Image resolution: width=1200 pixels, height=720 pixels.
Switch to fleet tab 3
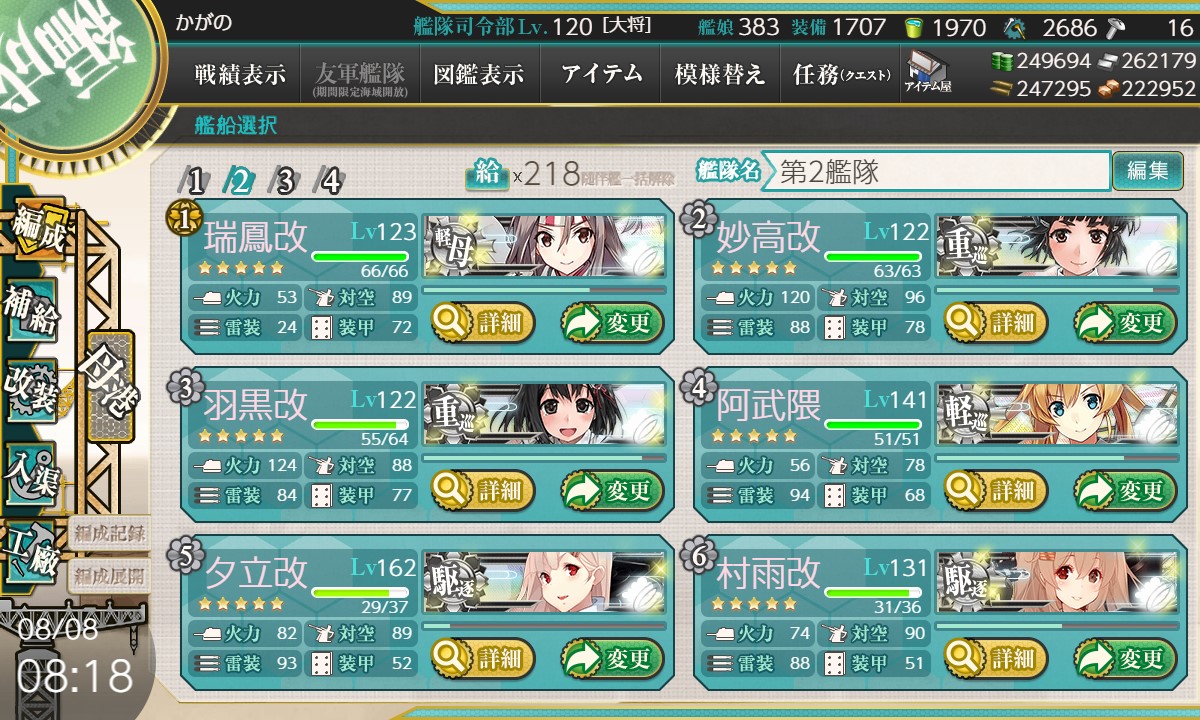(x=285, y=181)
